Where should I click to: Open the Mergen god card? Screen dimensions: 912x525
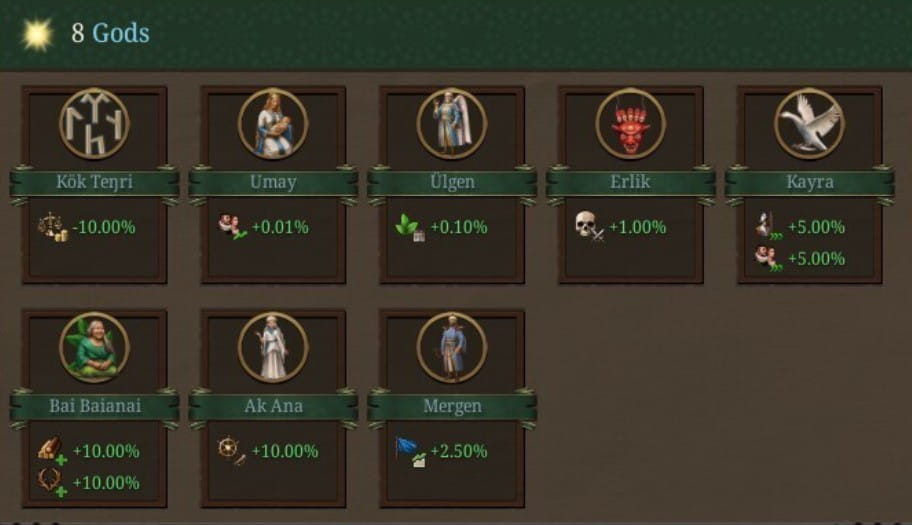[x=452, y=406]
